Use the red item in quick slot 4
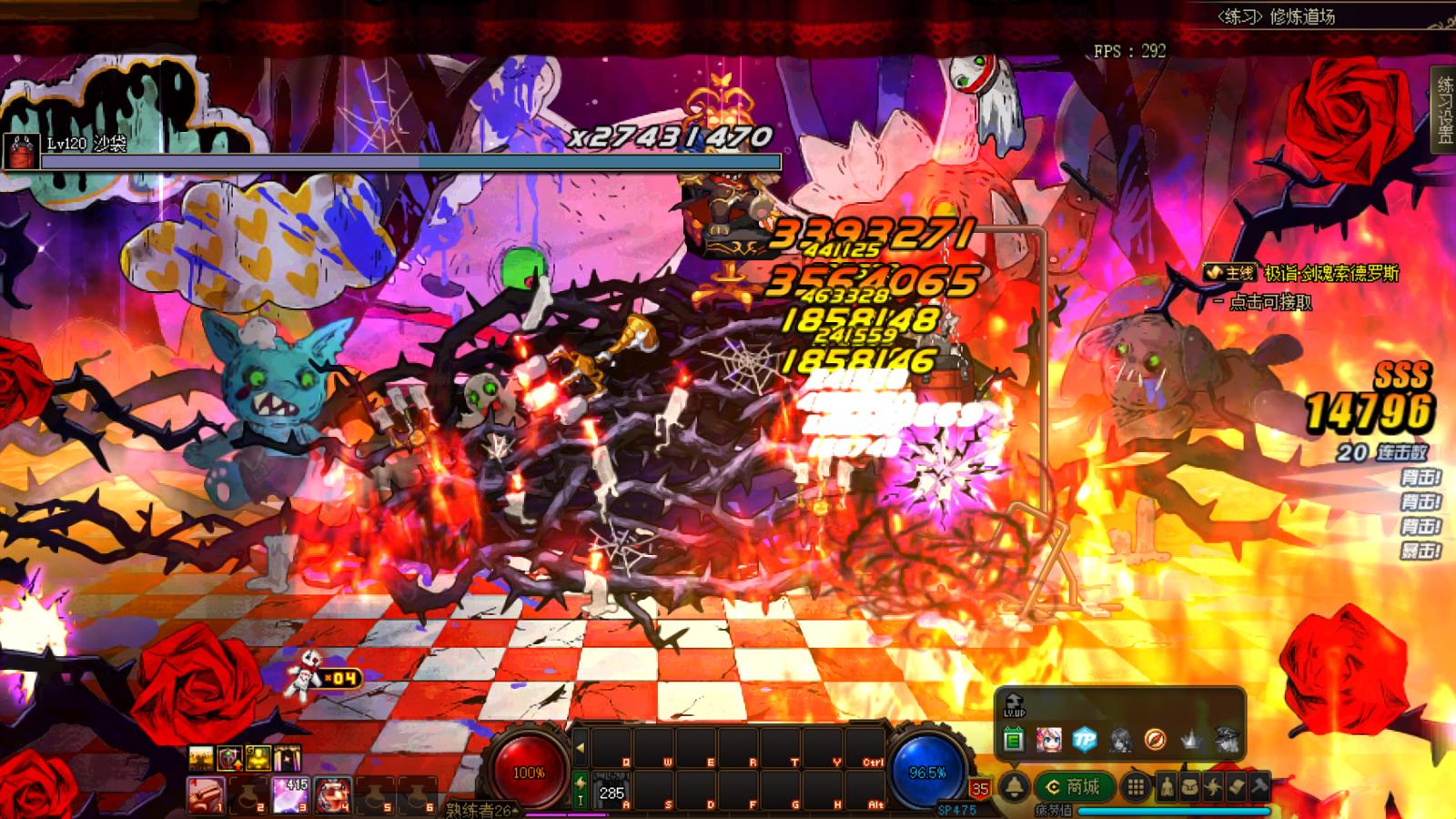Image resolution: width=1456 pixels, height=819 pixels. (334, 795)
